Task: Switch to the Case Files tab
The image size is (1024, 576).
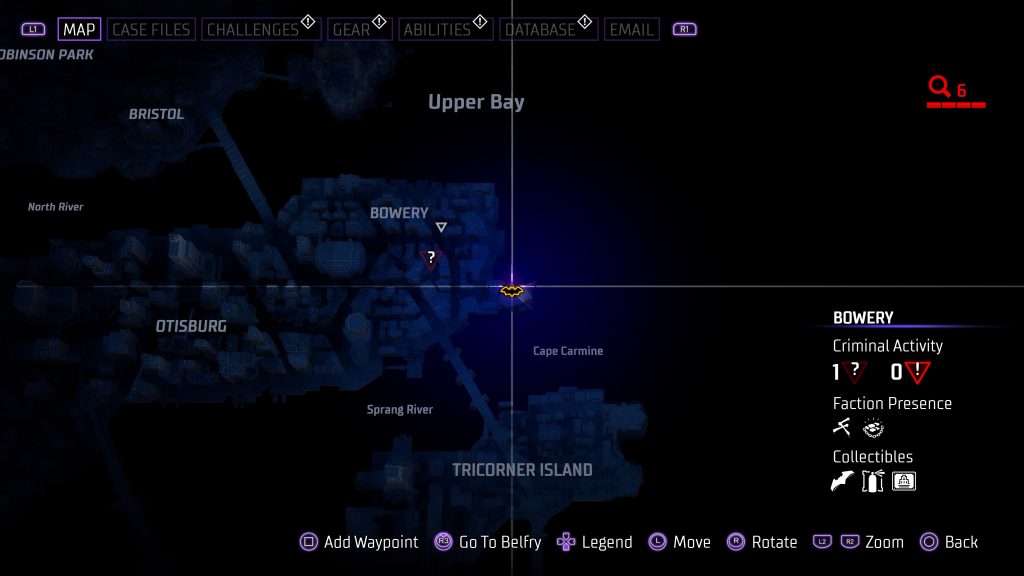Action: point(149,30)
